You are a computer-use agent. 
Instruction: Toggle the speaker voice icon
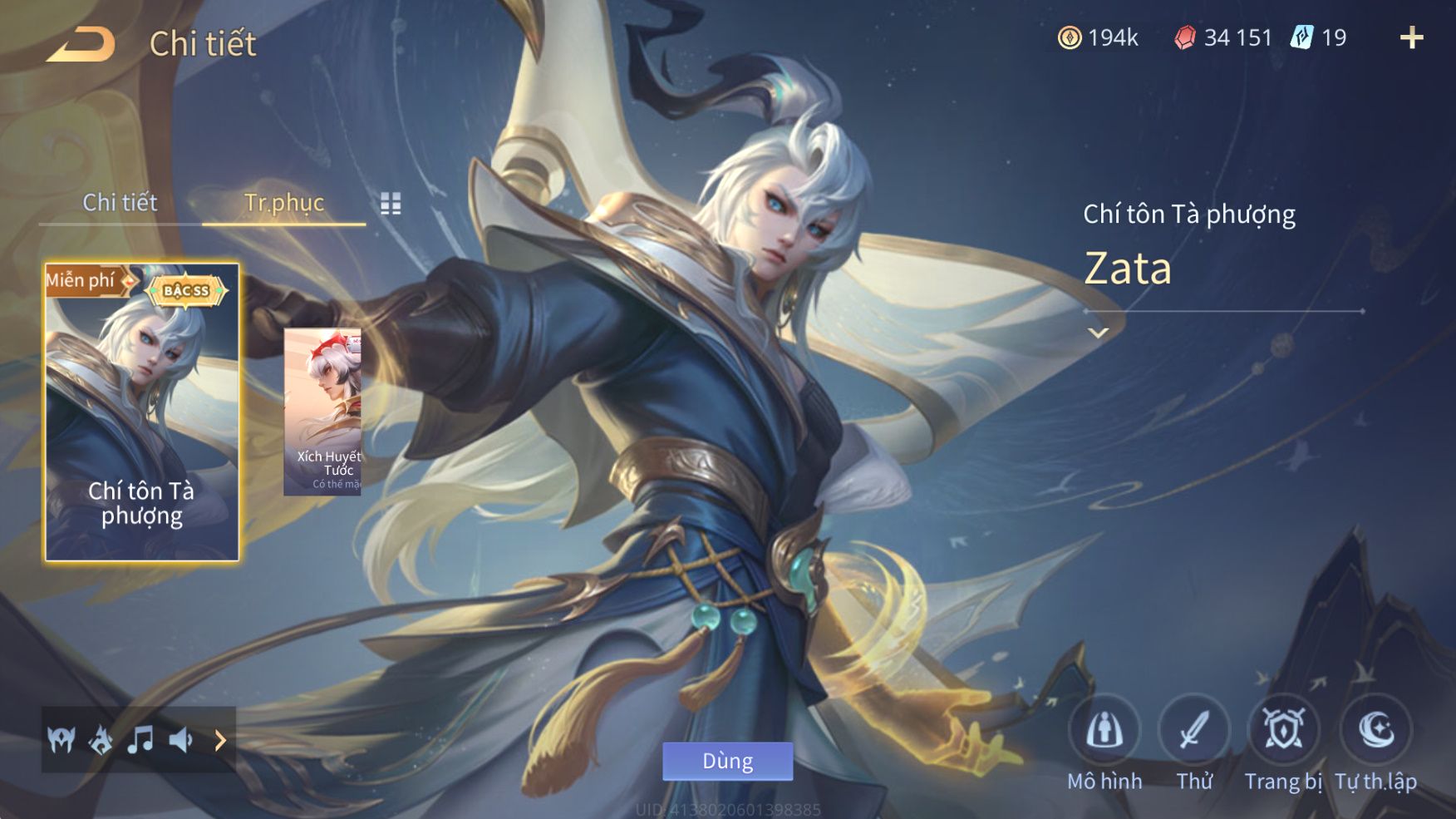[x=180, y=739]
